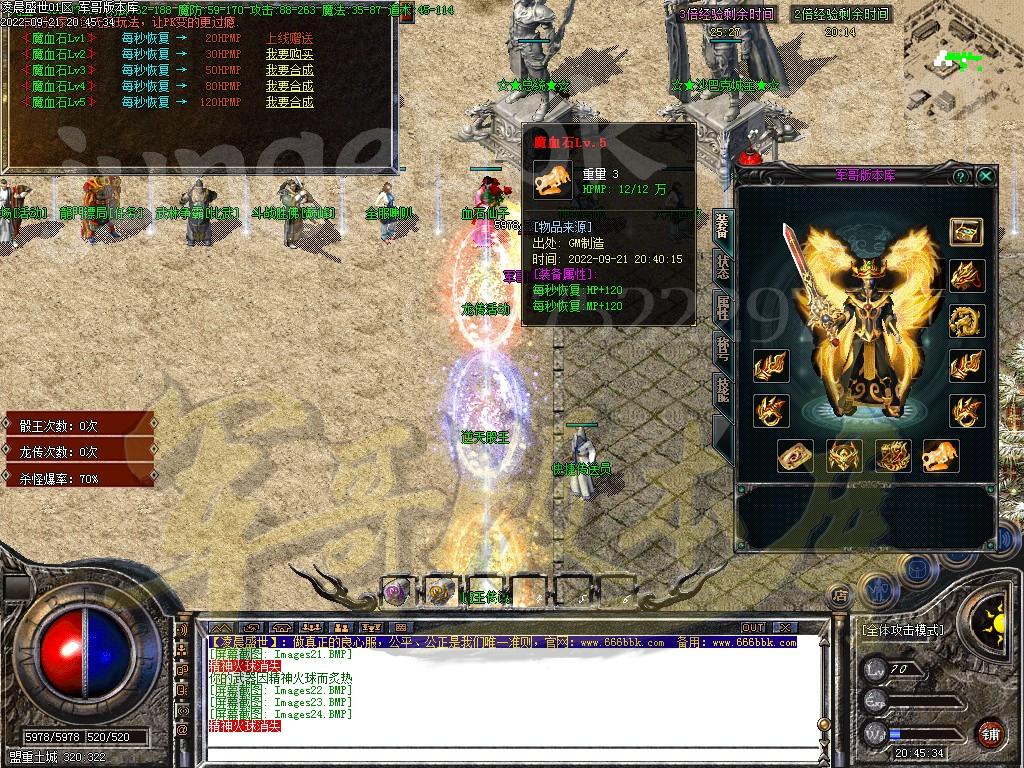Switch to the 状态 status tab
The height and width of the screenshot is (768, 1024).
(722, 266)
